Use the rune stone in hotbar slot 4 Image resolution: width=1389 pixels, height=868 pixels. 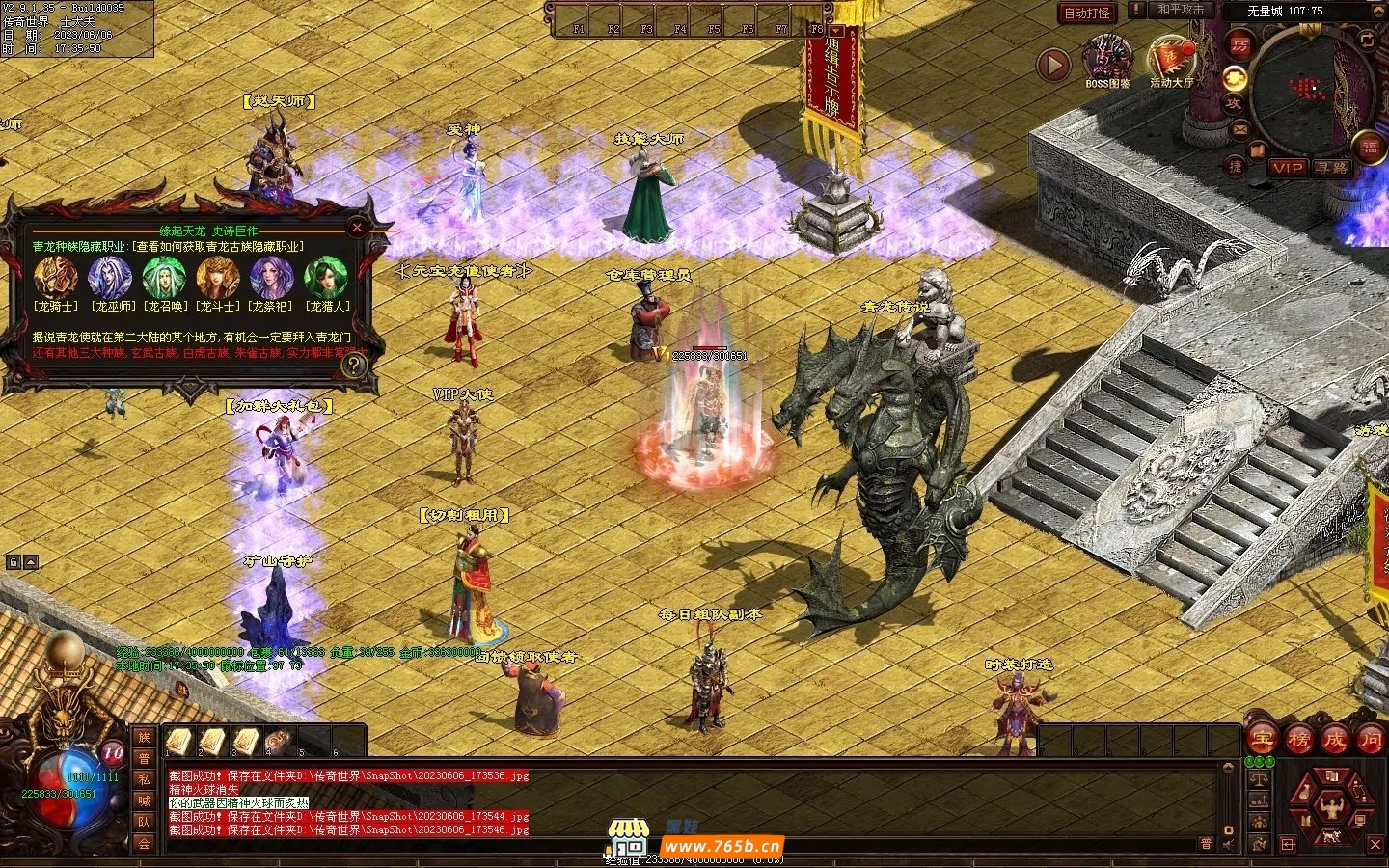pyautogui.click(x=279, y=741)
